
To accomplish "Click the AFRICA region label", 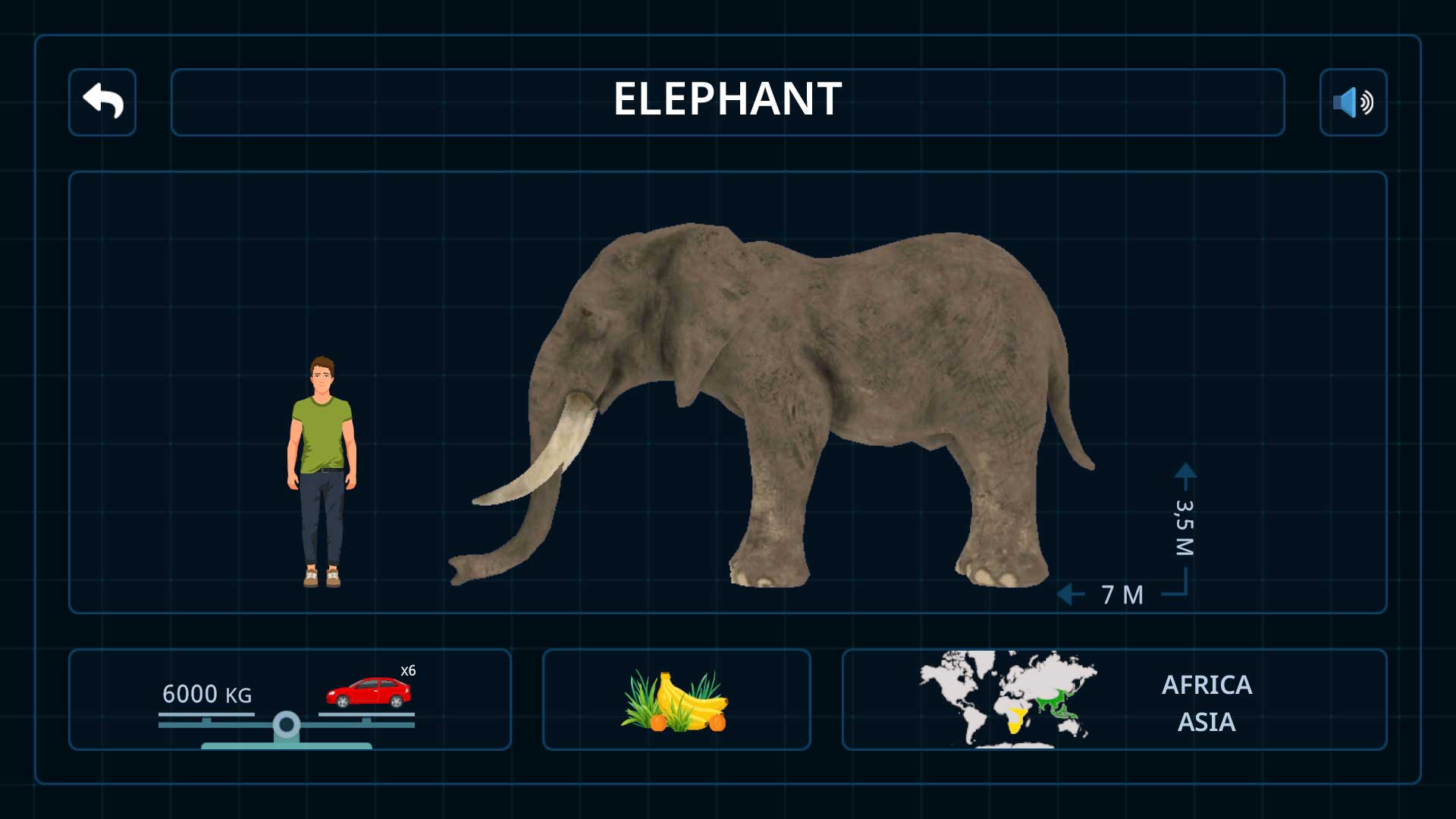I will pos(1208,685).
